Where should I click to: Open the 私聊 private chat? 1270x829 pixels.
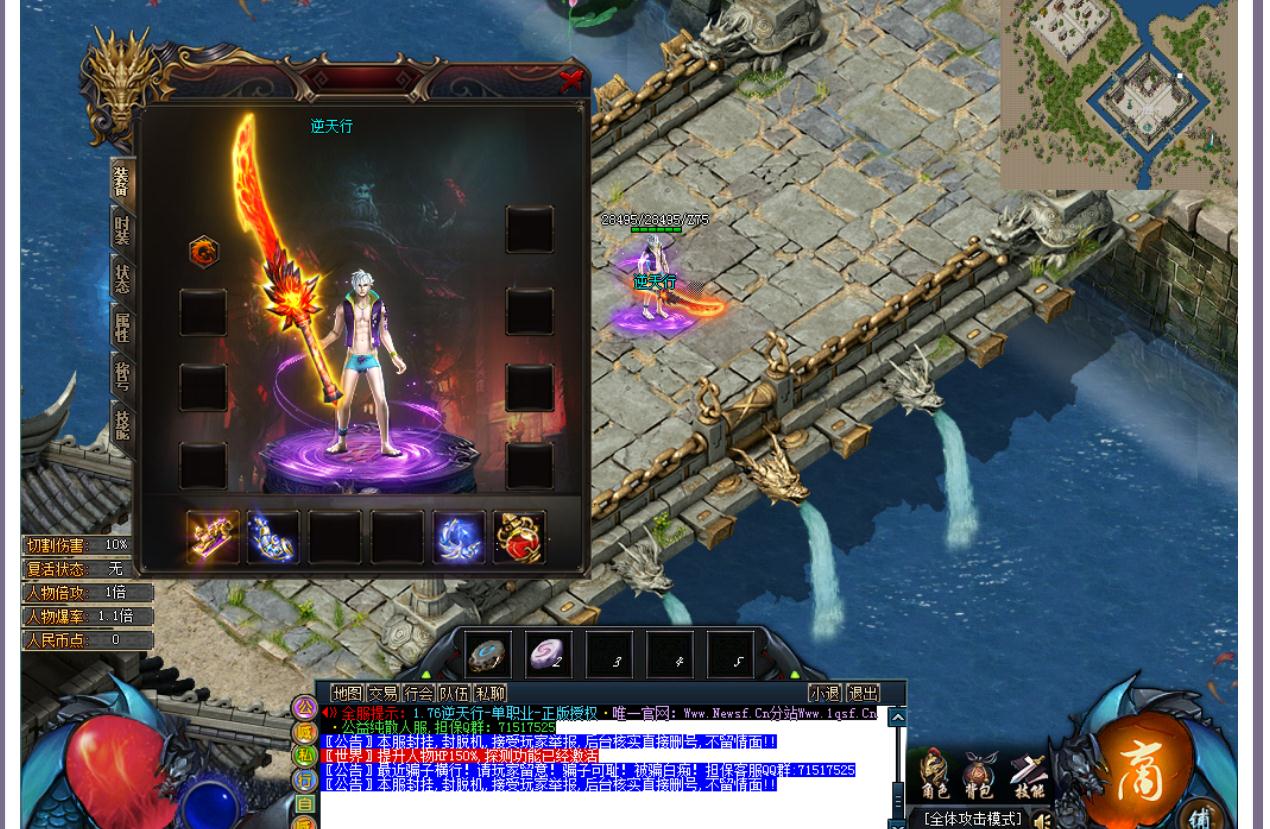click(490, 693)
